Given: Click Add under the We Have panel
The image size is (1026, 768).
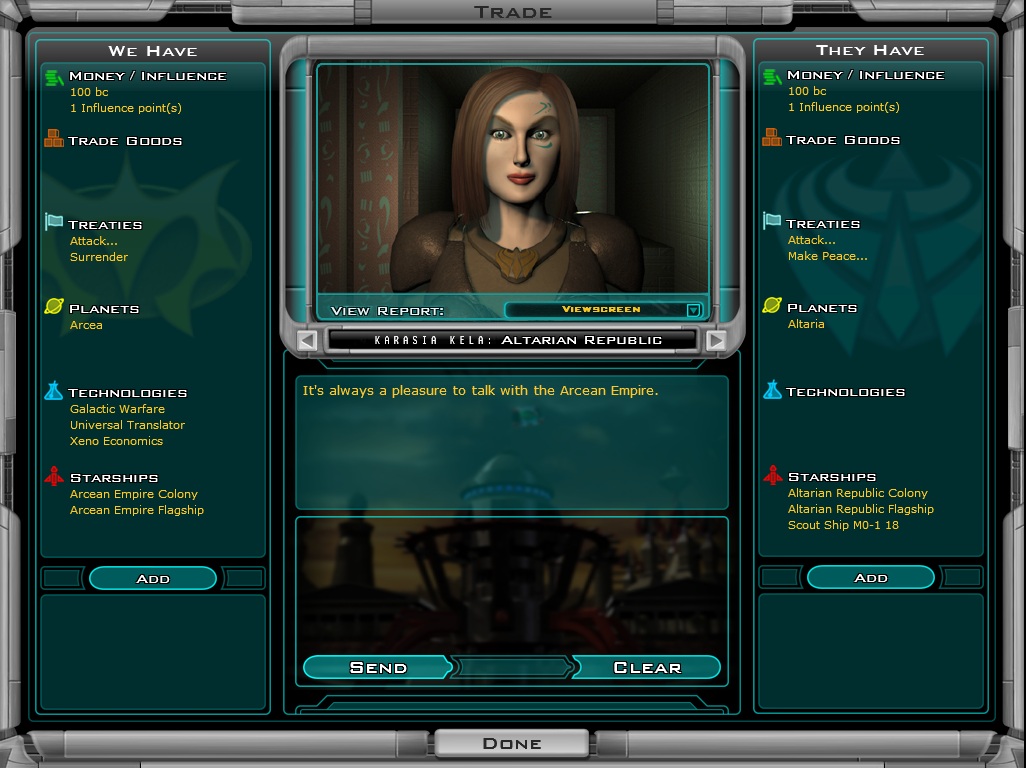Looking at the screenshot, I should click(x=153, y=578).
